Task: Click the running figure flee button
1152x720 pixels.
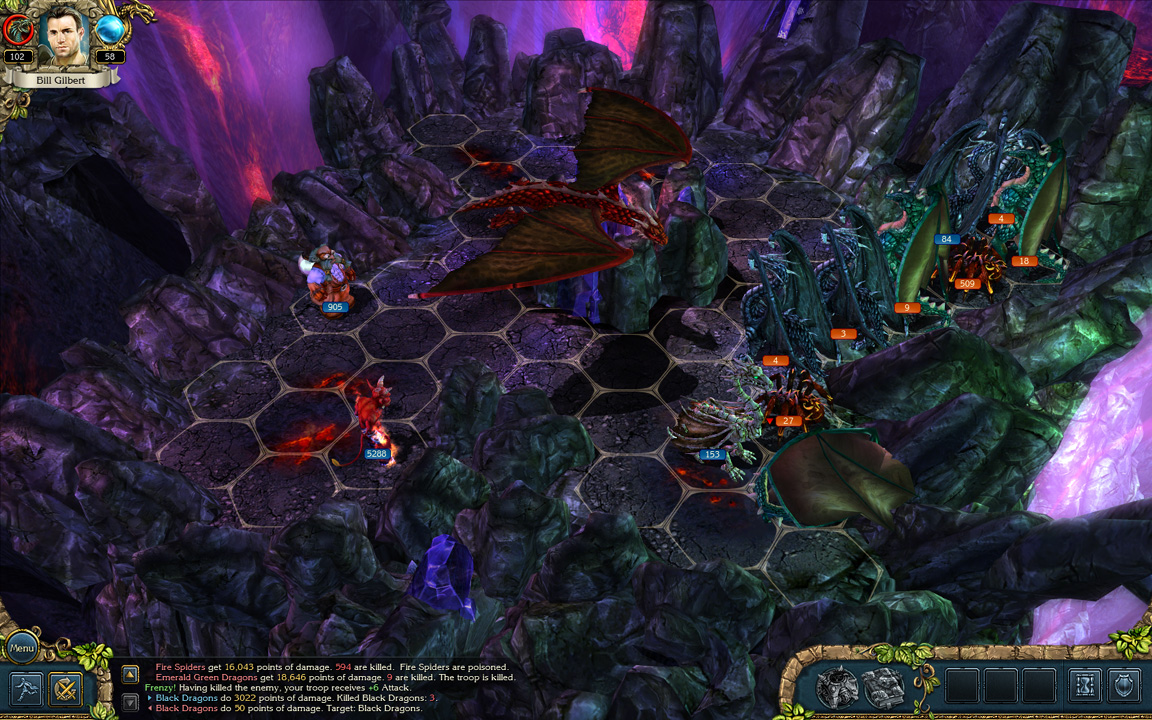Action: pyautogui.click(x=26, y=689)
